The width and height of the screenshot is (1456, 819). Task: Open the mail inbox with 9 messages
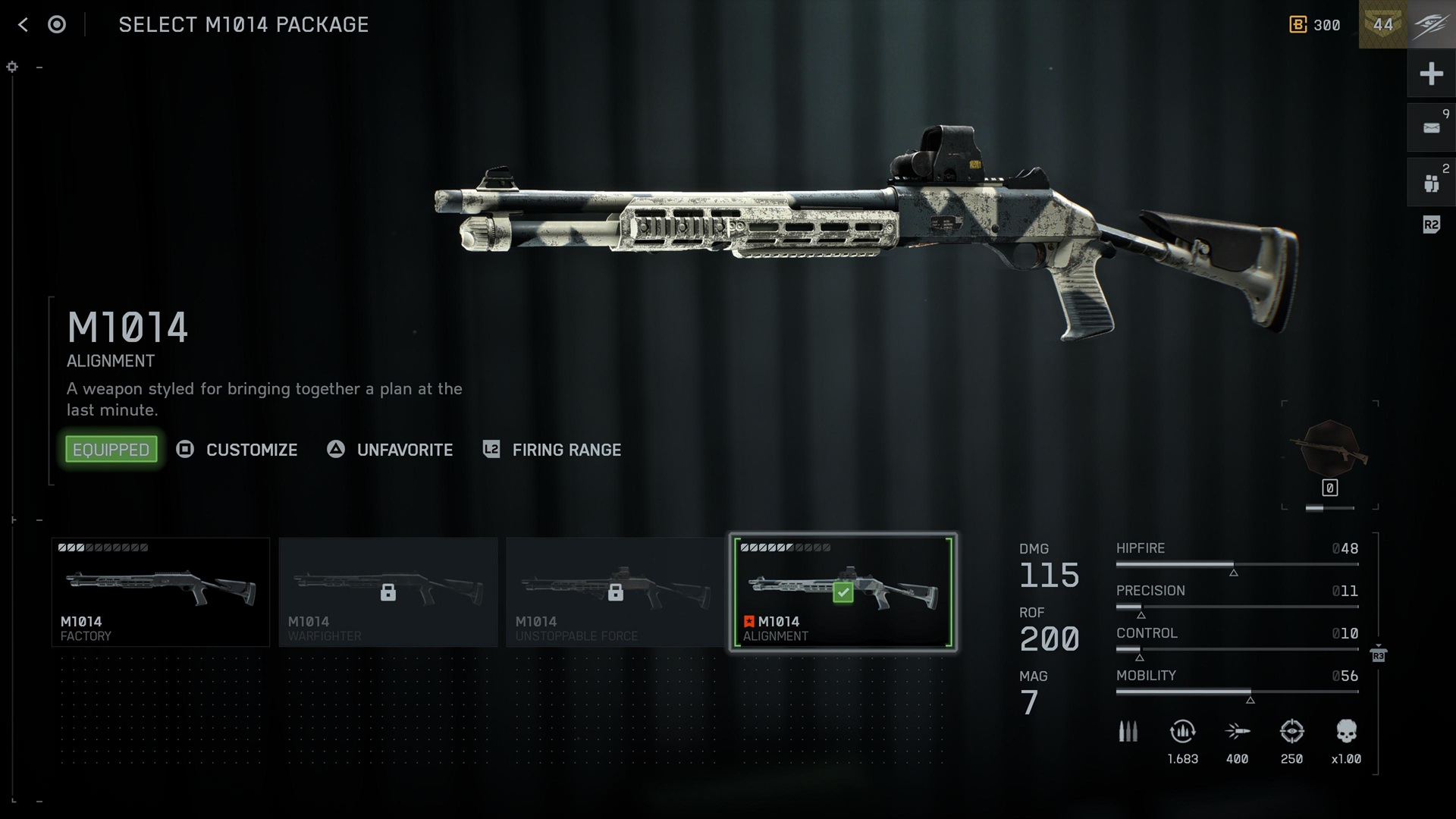point(1432,127)
